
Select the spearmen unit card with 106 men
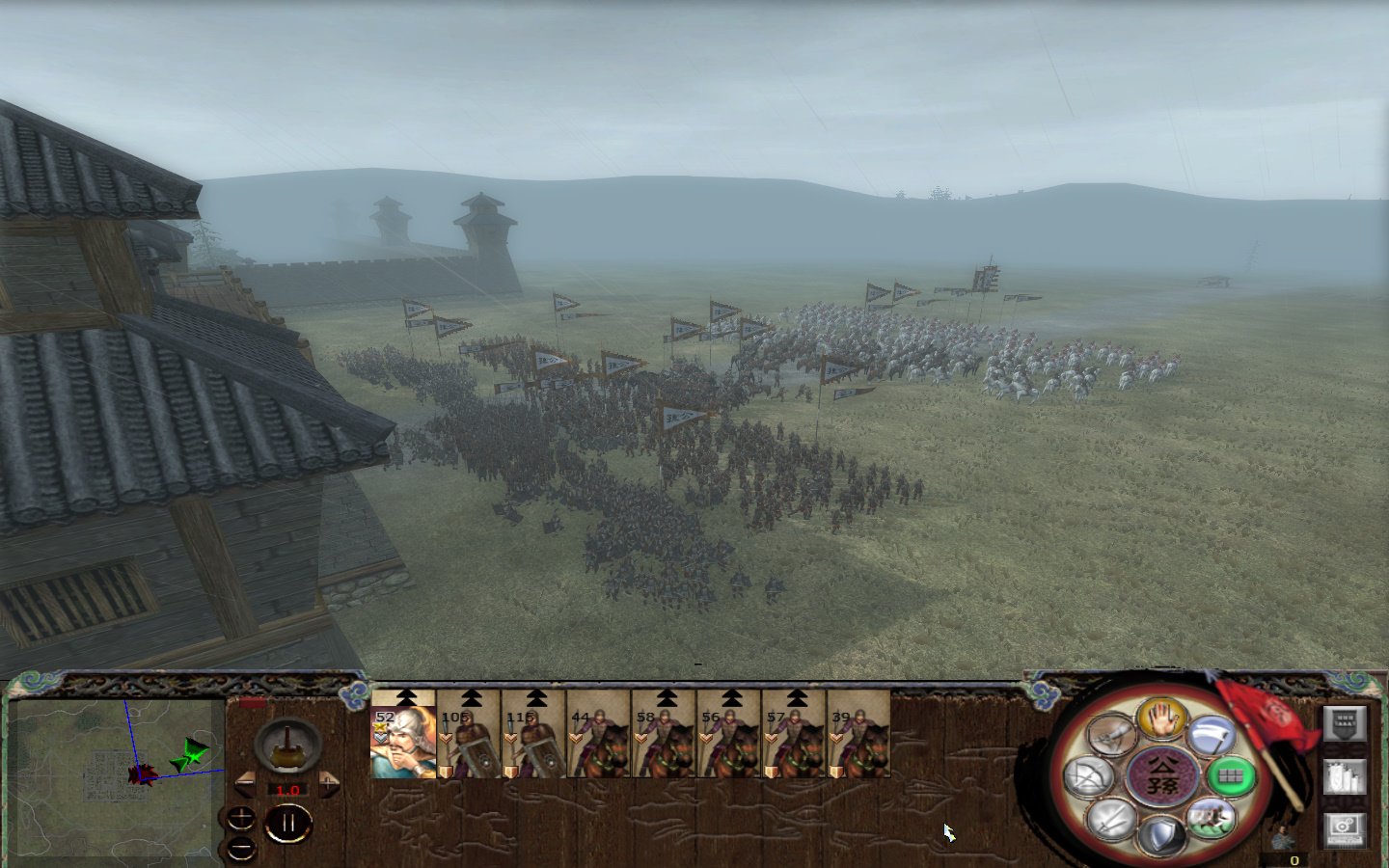(x=471, y=743)
